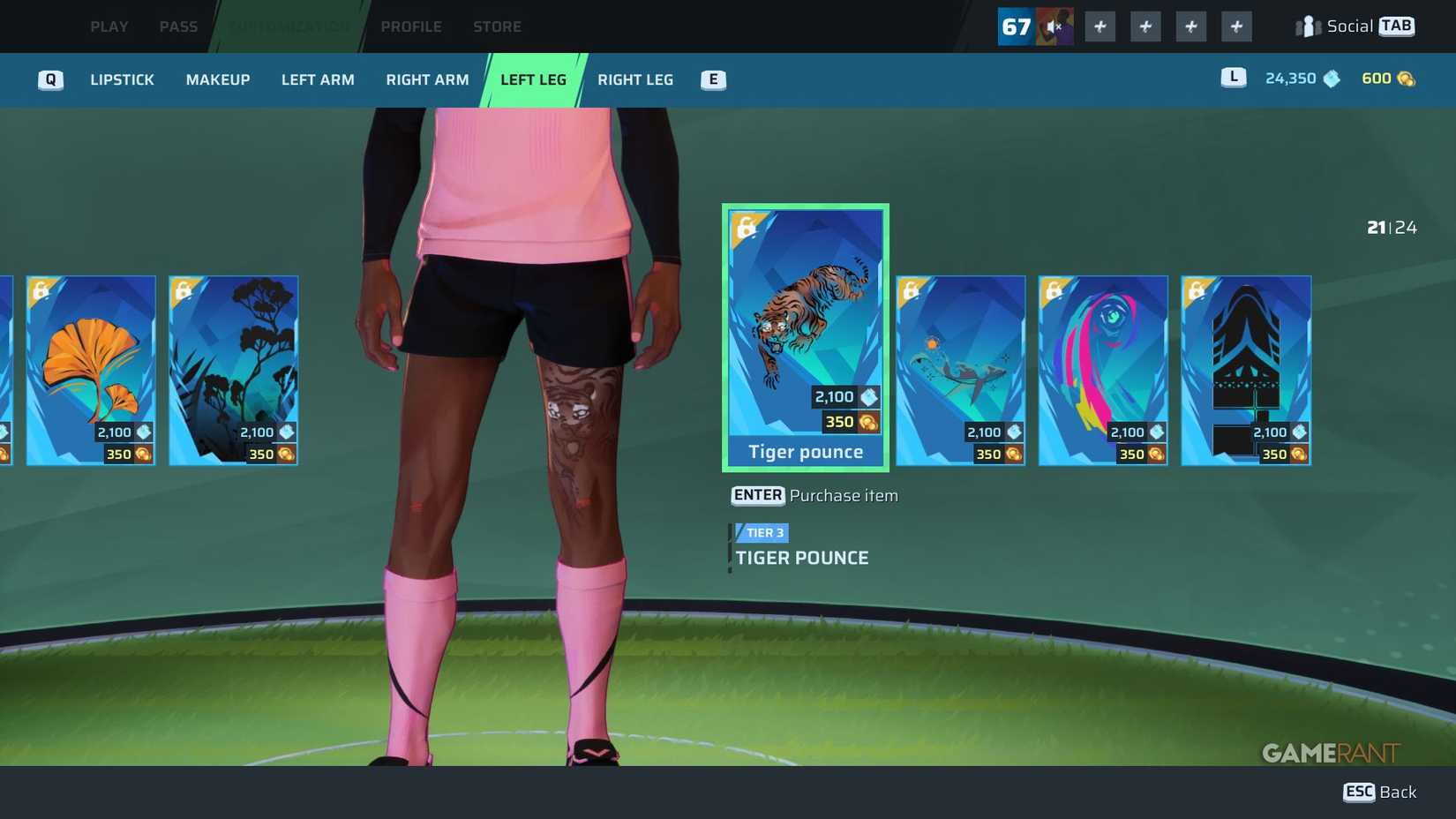Switch to the RIGHT LEG tab
The image size is (1456, 819).
[634, 79]
